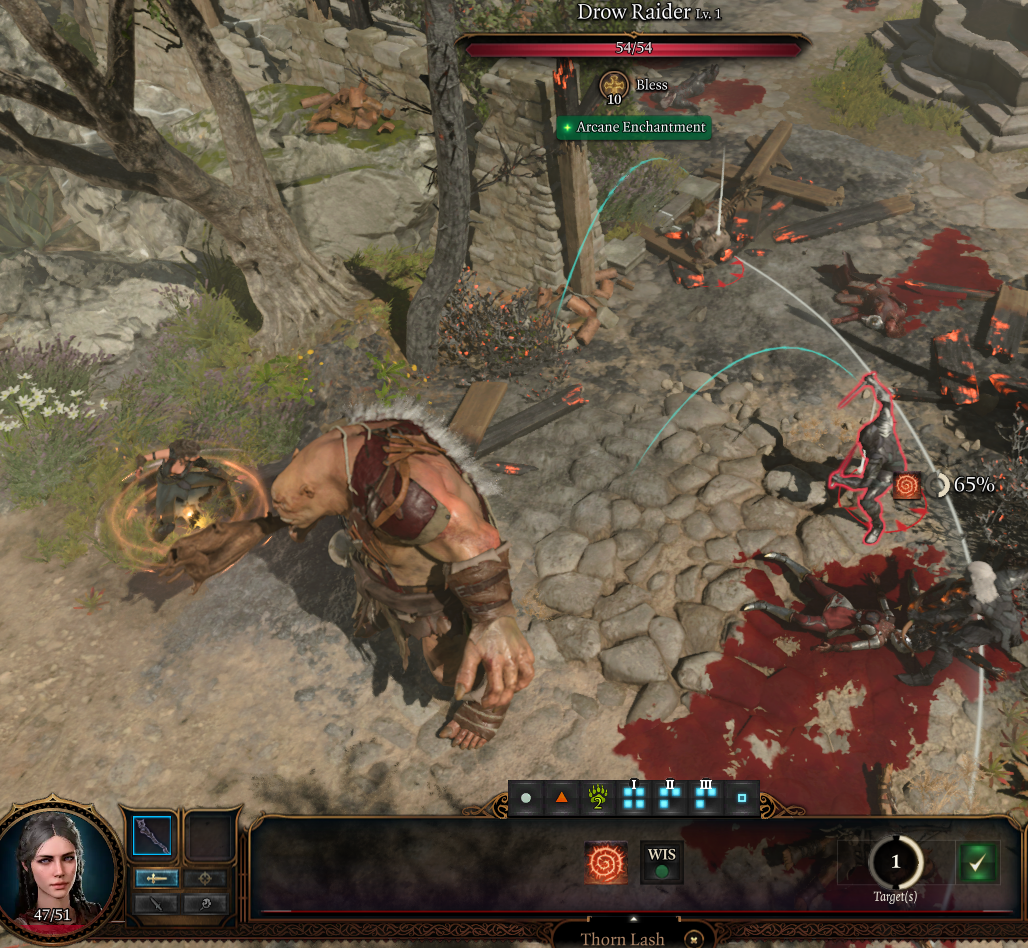Image resolution: width=1028 pixels, height=948 pixels.
Task: Choose the level I spell slots
Action: 634,799
